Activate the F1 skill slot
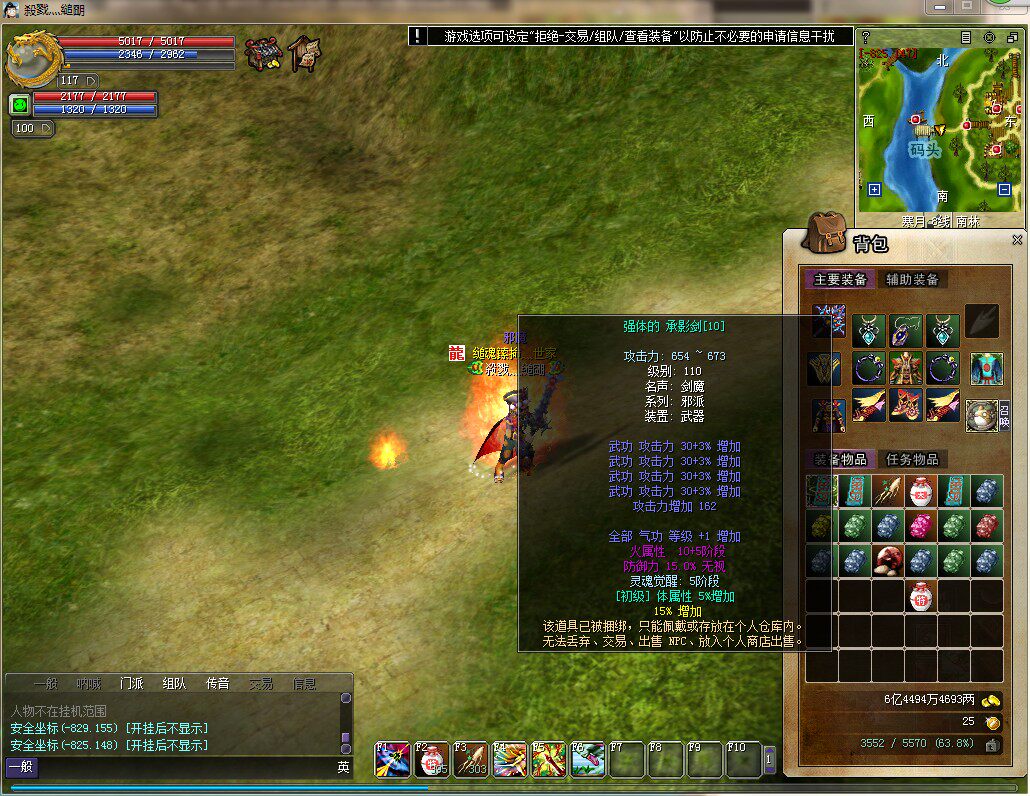The height and width of the screenshot is (796, 1030). tap(392, 760)
